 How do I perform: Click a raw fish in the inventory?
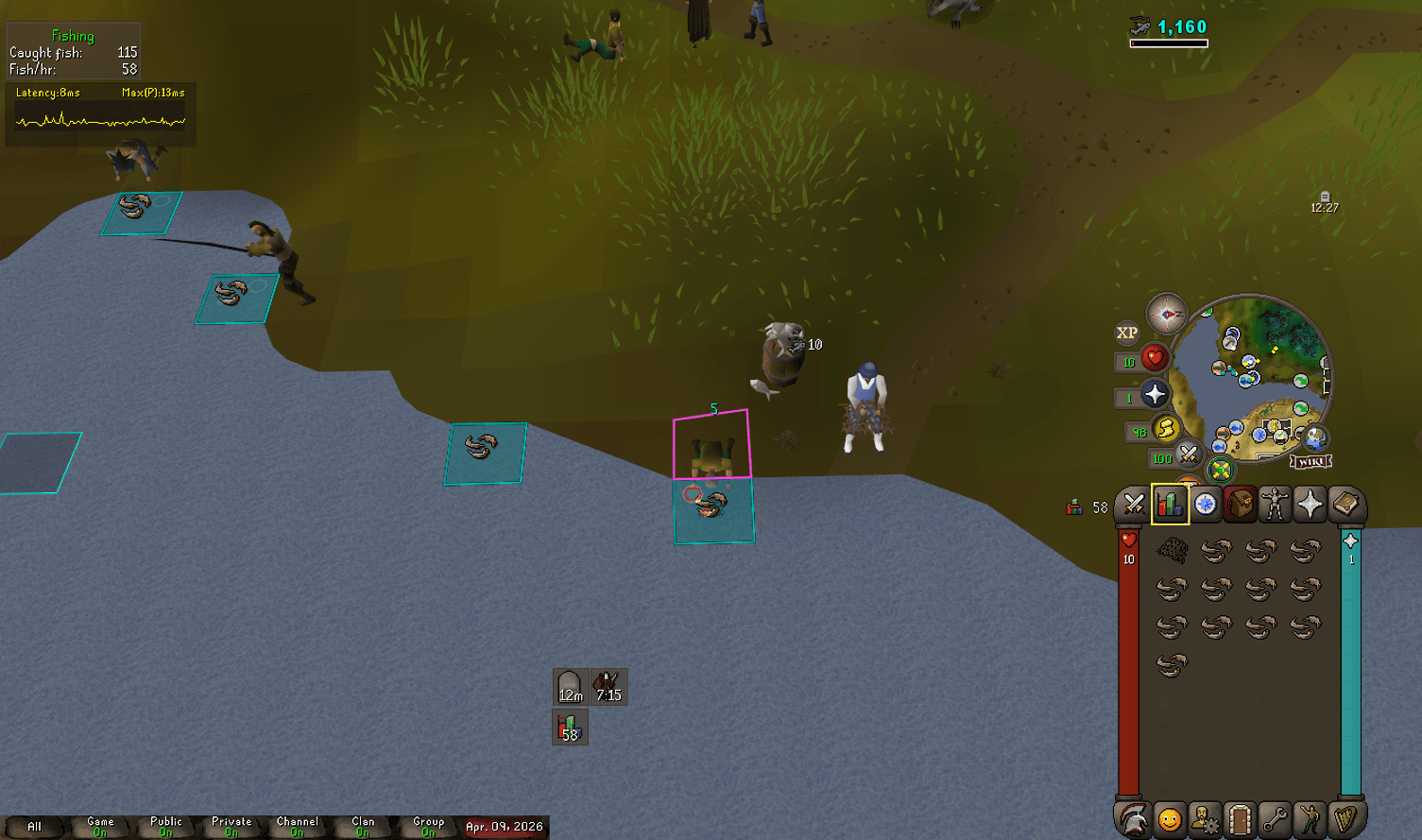click(x=1215, y=553)
